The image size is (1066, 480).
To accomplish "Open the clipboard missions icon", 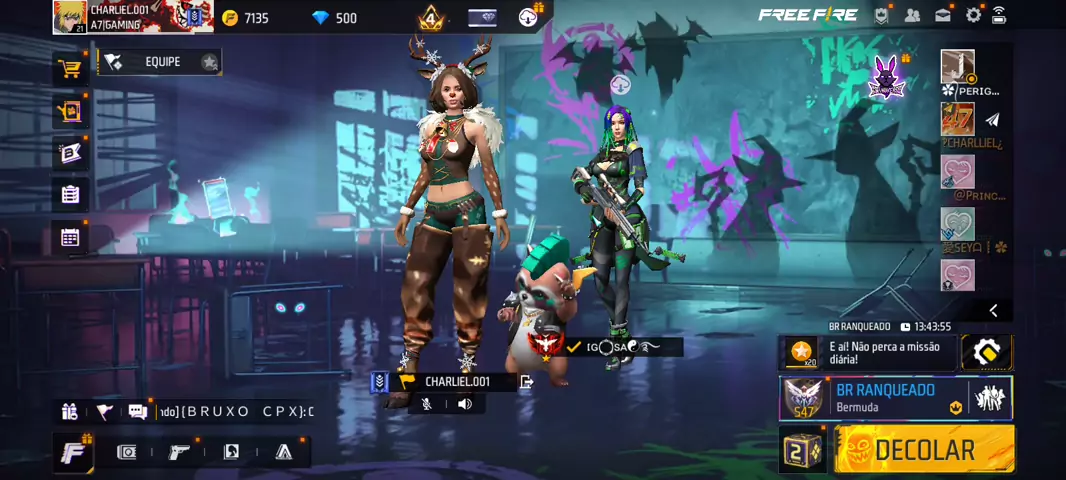I will 70,194.
